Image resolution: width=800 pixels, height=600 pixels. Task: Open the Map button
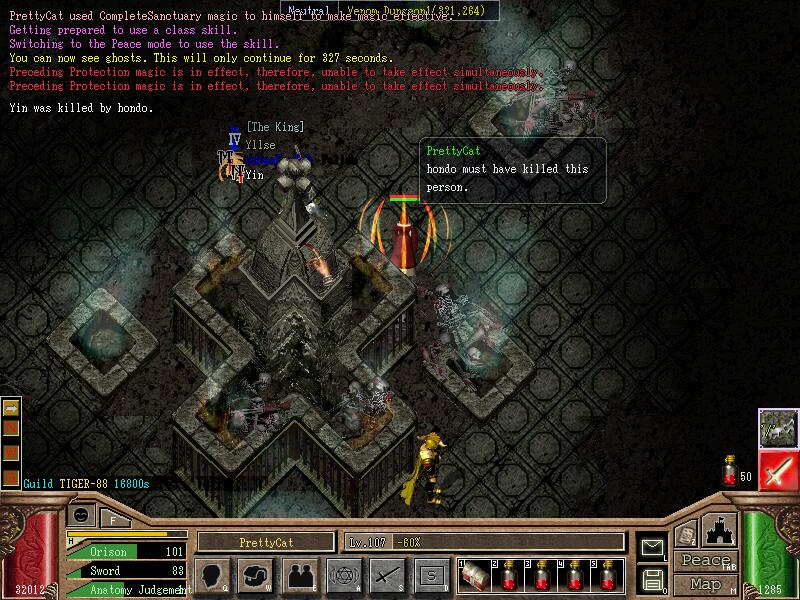705,584
